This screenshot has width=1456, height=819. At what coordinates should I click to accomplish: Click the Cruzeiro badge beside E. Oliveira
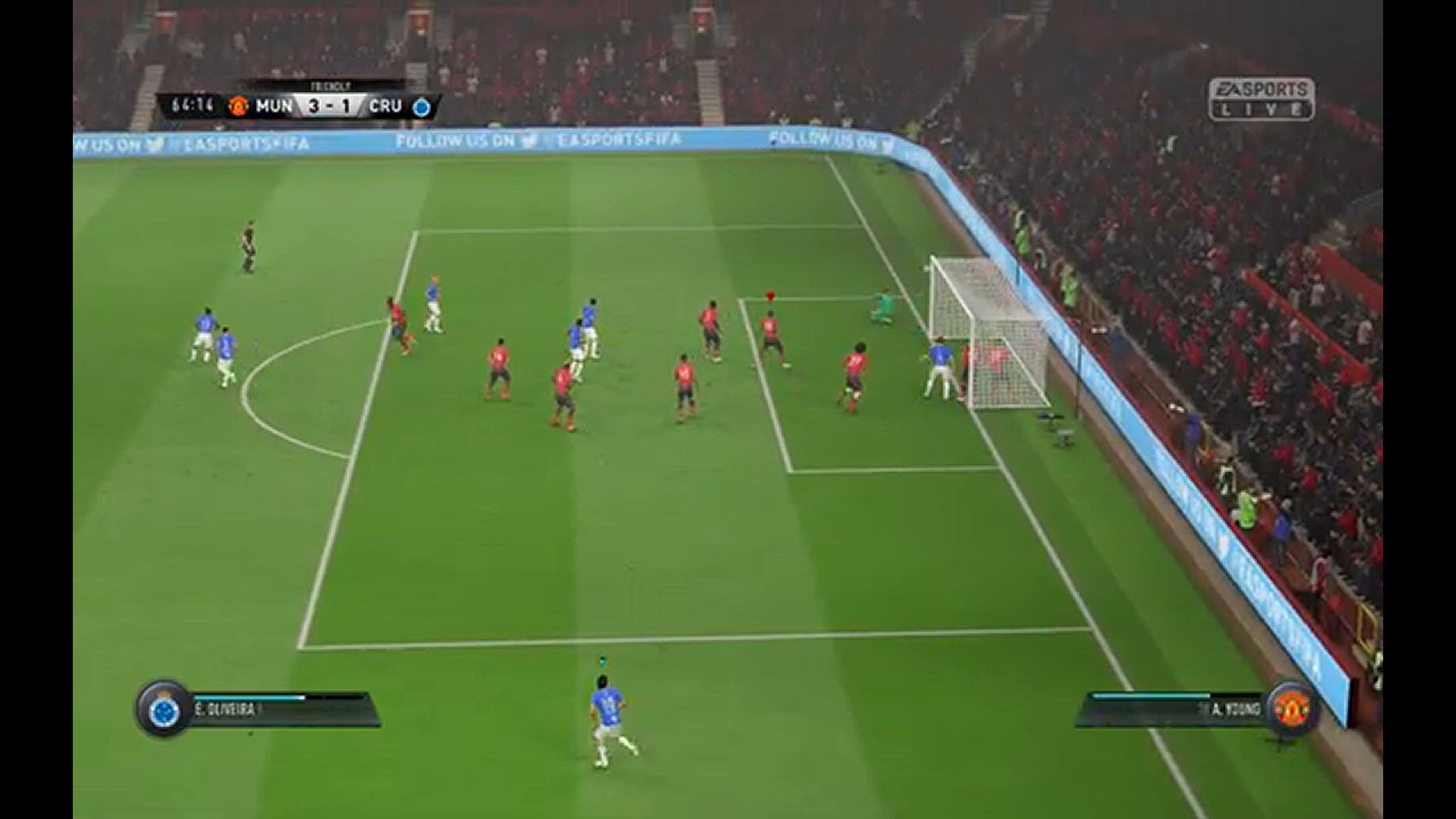164,711
